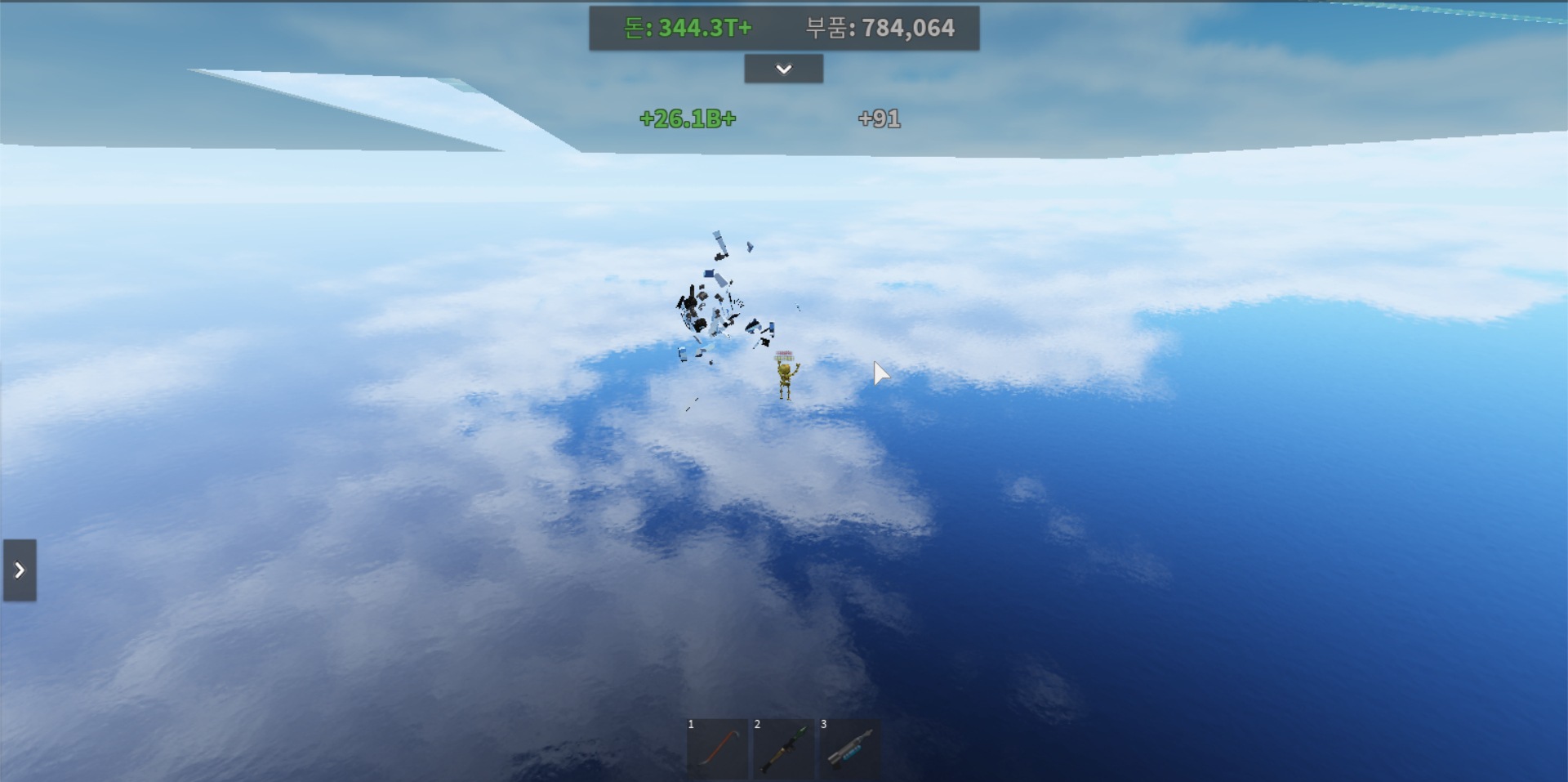Expand the dropdown arrow below the money panel
The width and height of the screenshot is (1568, 782).
click(783, 69)
